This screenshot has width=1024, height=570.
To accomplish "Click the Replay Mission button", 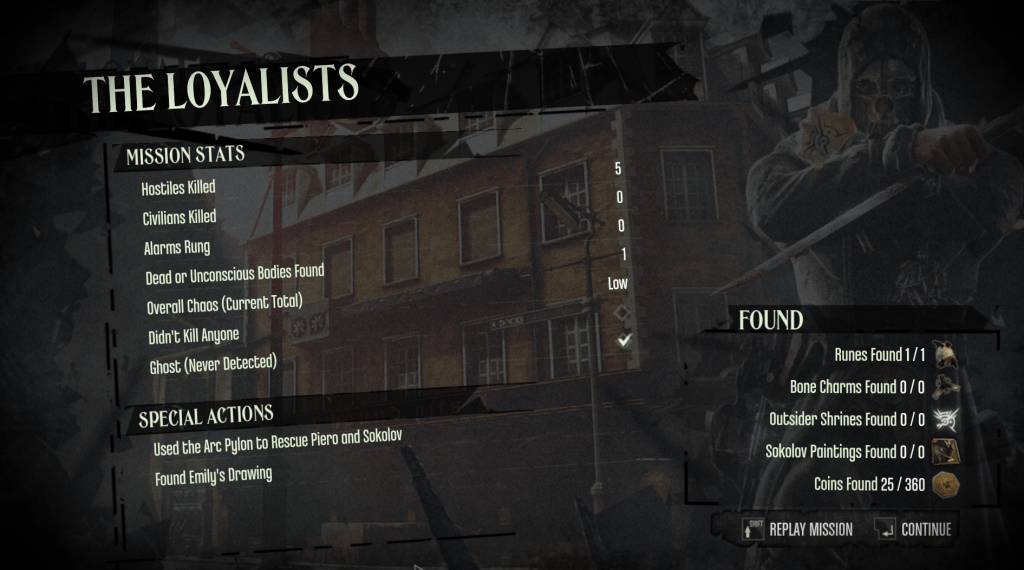I will click(x=799, y=529).
